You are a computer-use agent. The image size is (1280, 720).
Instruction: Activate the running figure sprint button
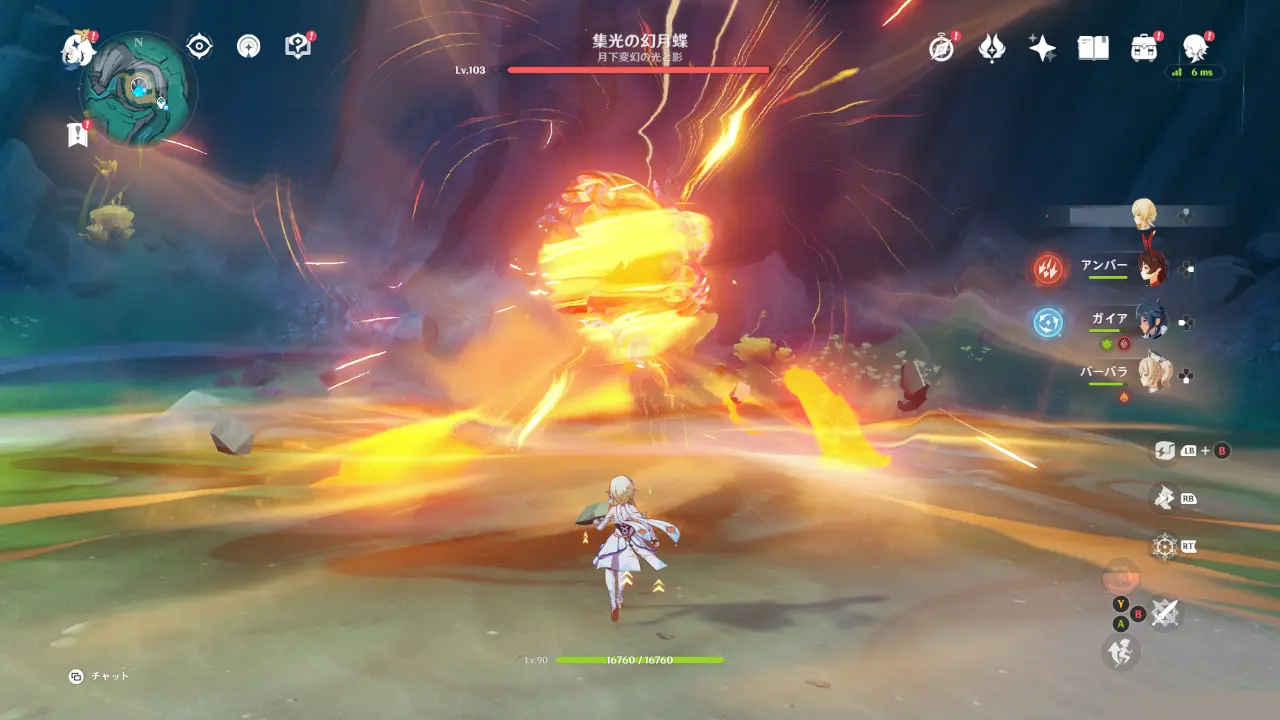click(1120, 652)
